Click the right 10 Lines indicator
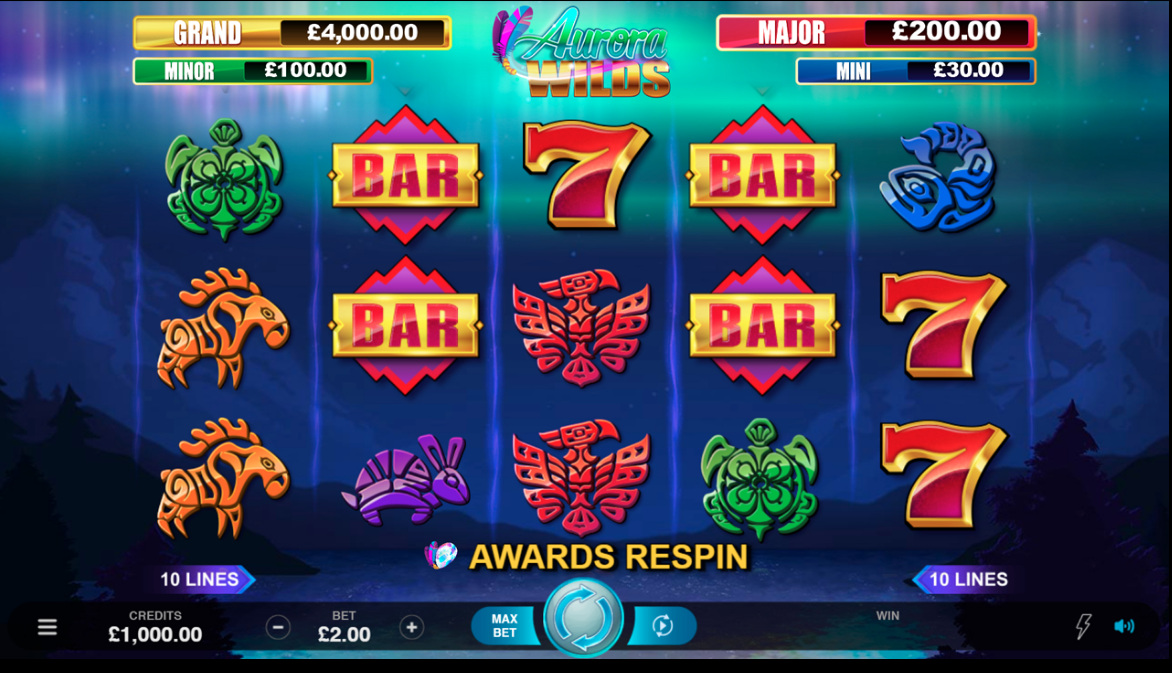The height and width of the screenshot is (673, 1172). pyautogui.click(x=964, y=579)
